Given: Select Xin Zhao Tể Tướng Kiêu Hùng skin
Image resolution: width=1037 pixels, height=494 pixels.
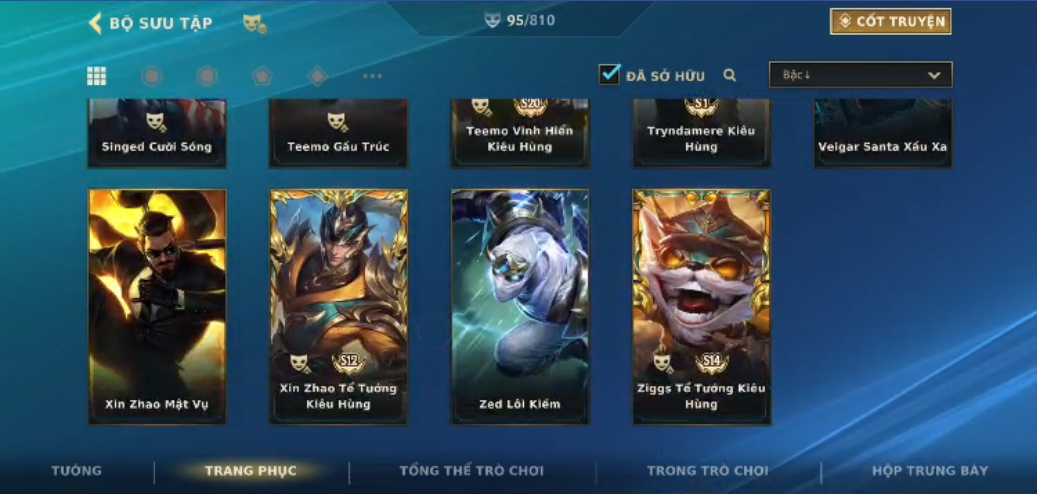Looking at the screenshot, I should coord(339,306).
